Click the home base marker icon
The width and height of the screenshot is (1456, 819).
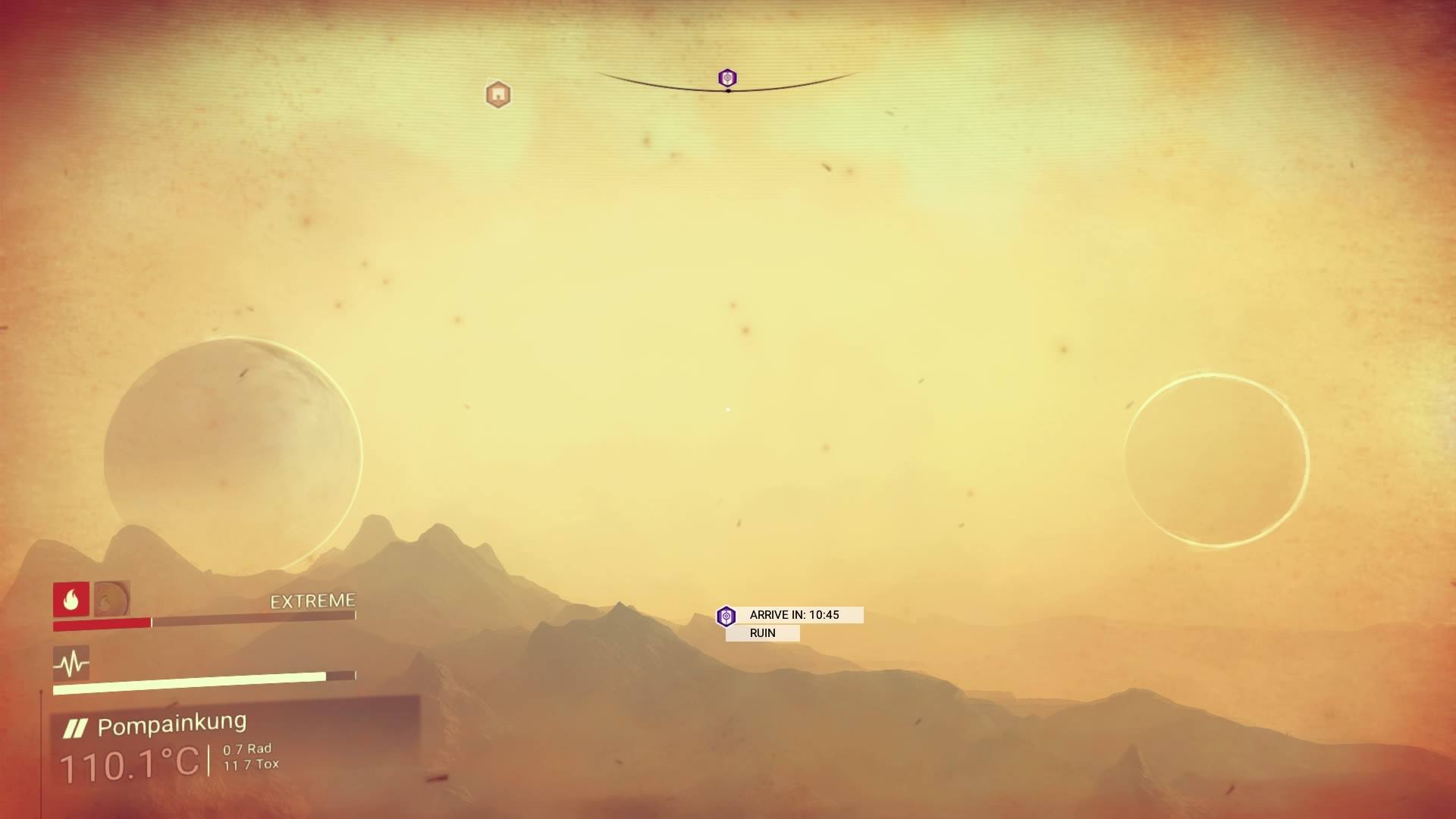pos(498,95)
